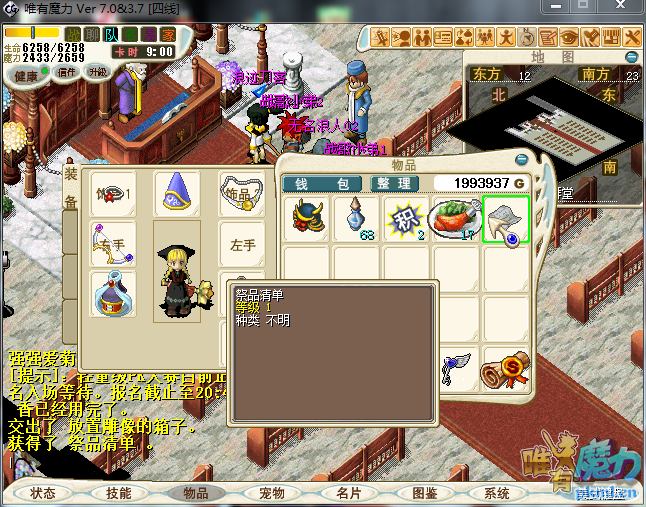
Task: Select the highlighted 祭品清单 scroll item
Action: 506,219
